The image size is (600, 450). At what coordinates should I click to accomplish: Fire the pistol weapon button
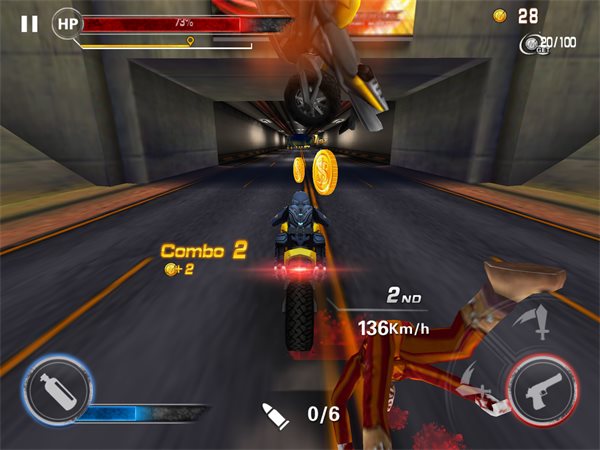543,389
